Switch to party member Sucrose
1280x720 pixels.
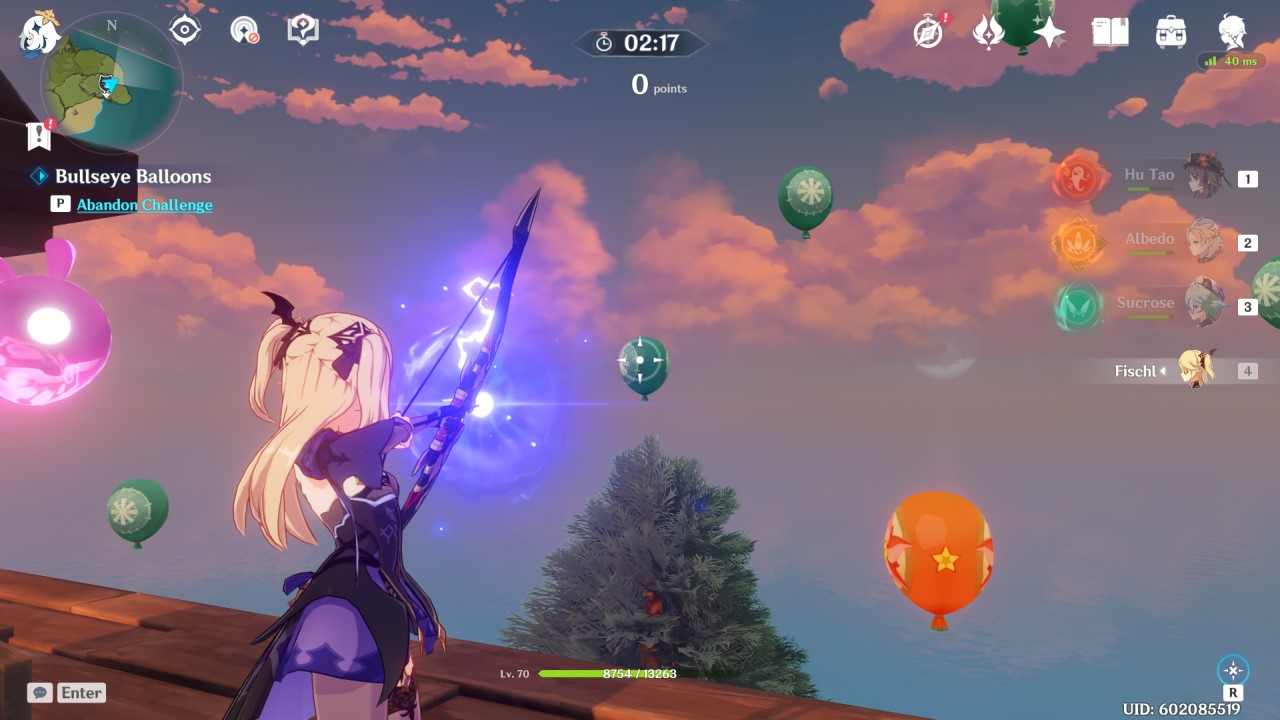1180,305
